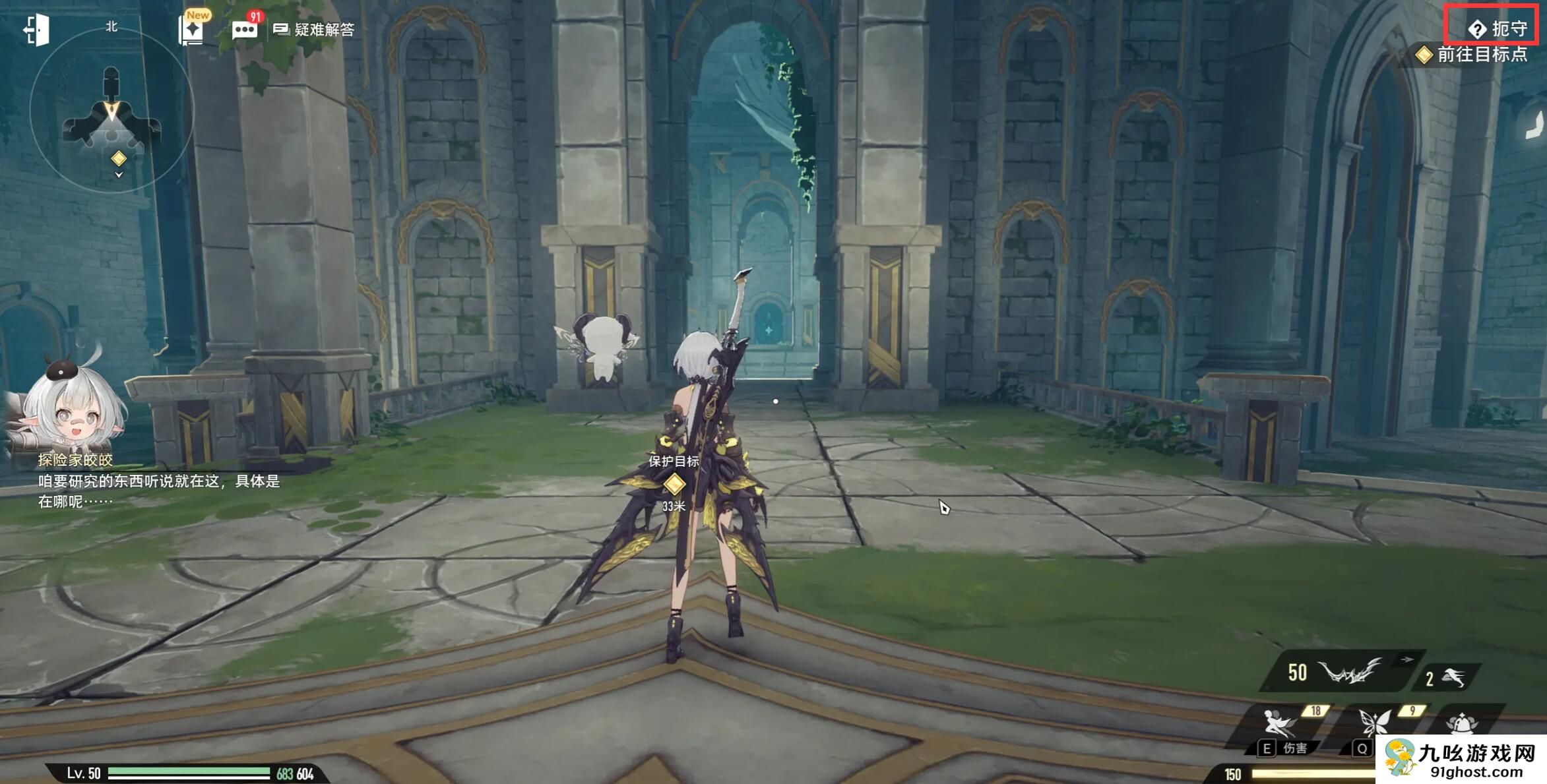Open the guidebook marked New
Screen dimensions: 1547x784
192,30
